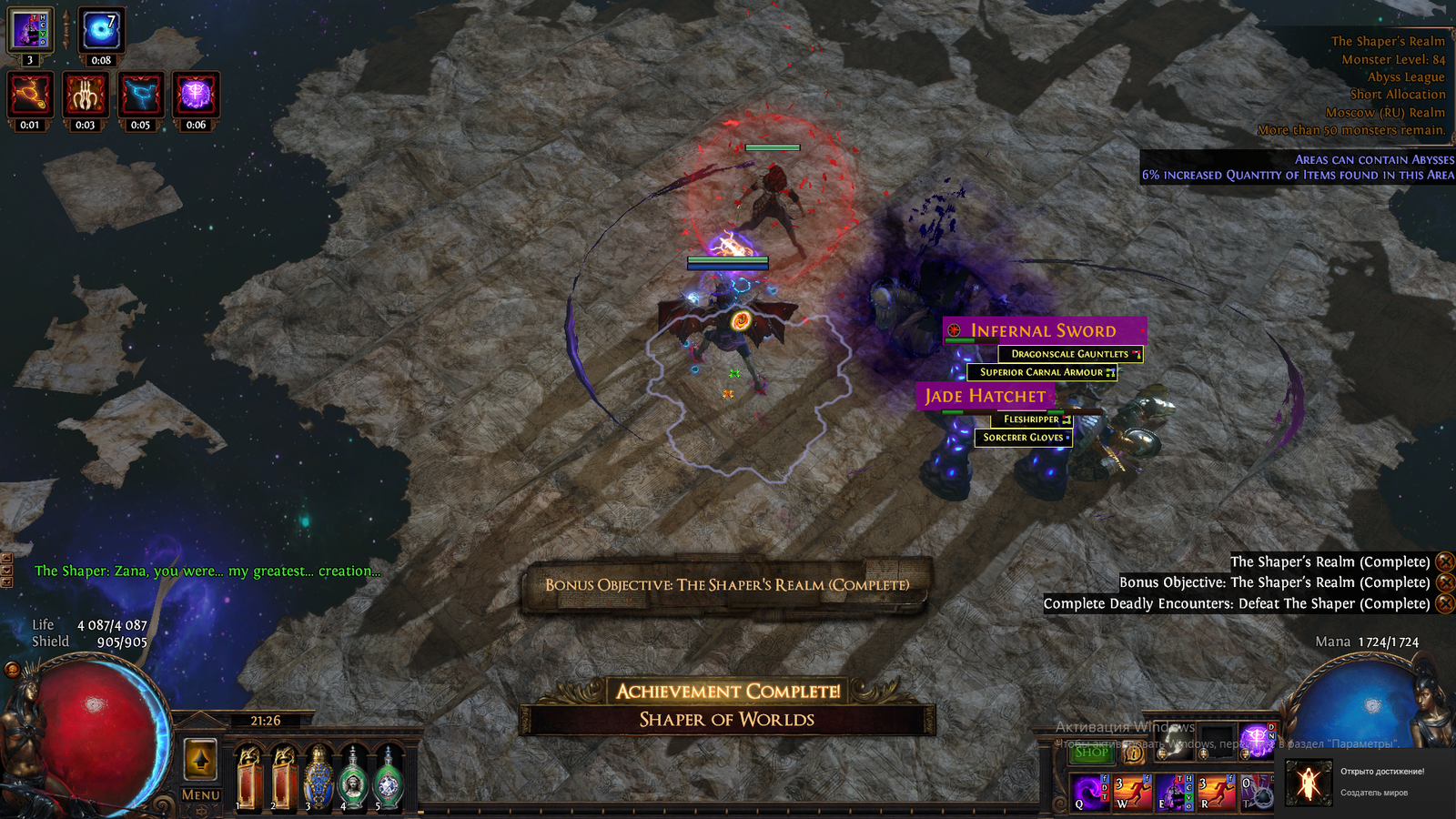Open the orange info speech-bubble icon

[1133, 753]
